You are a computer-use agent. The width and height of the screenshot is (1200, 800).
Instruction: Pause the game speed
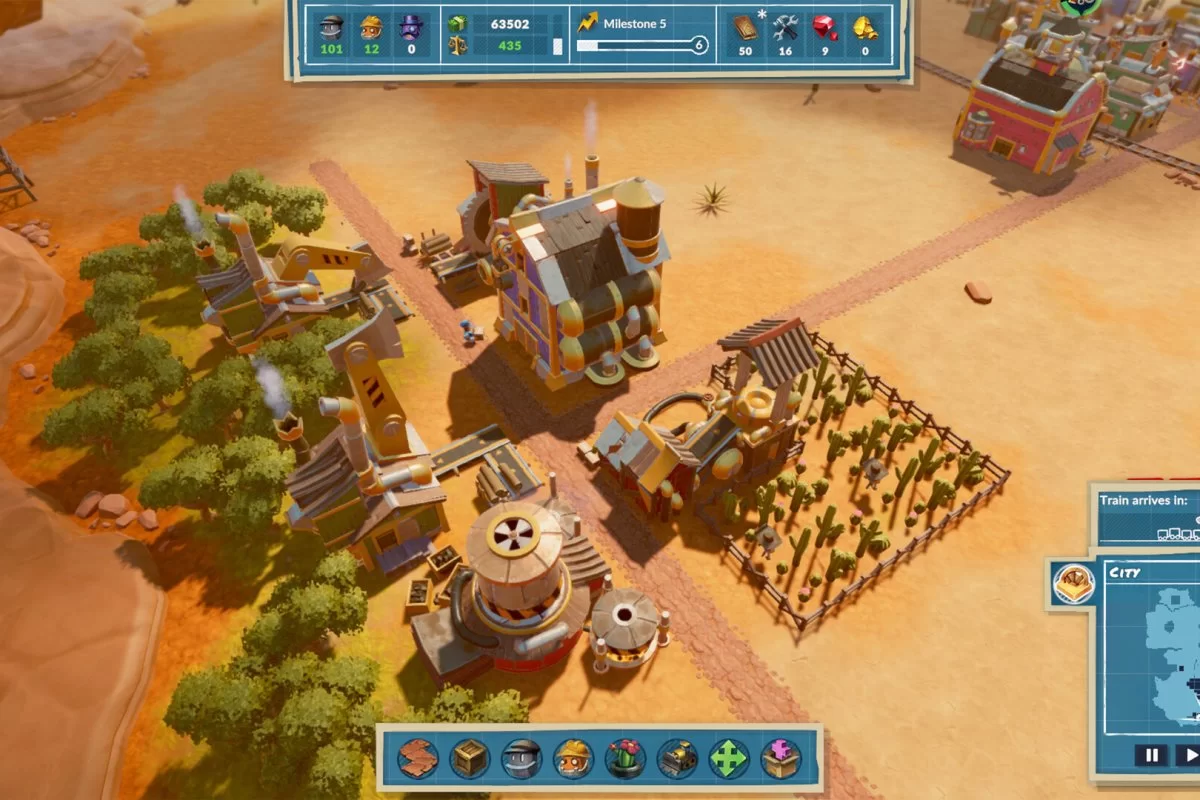(x=1150, y=755)
